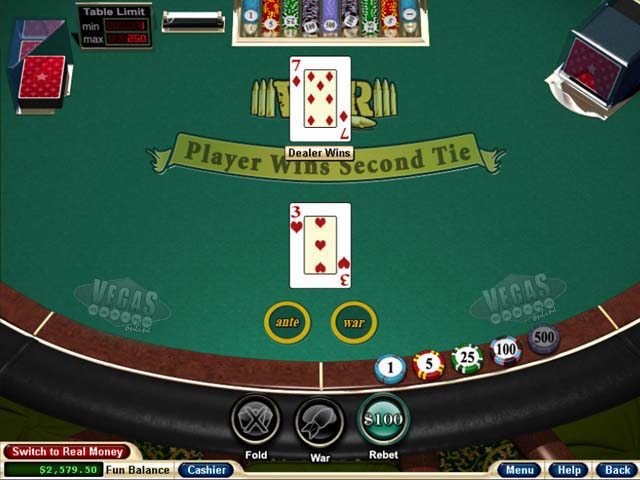
Task: Switch to Real Money mode
Action: [x=67, y=452]
